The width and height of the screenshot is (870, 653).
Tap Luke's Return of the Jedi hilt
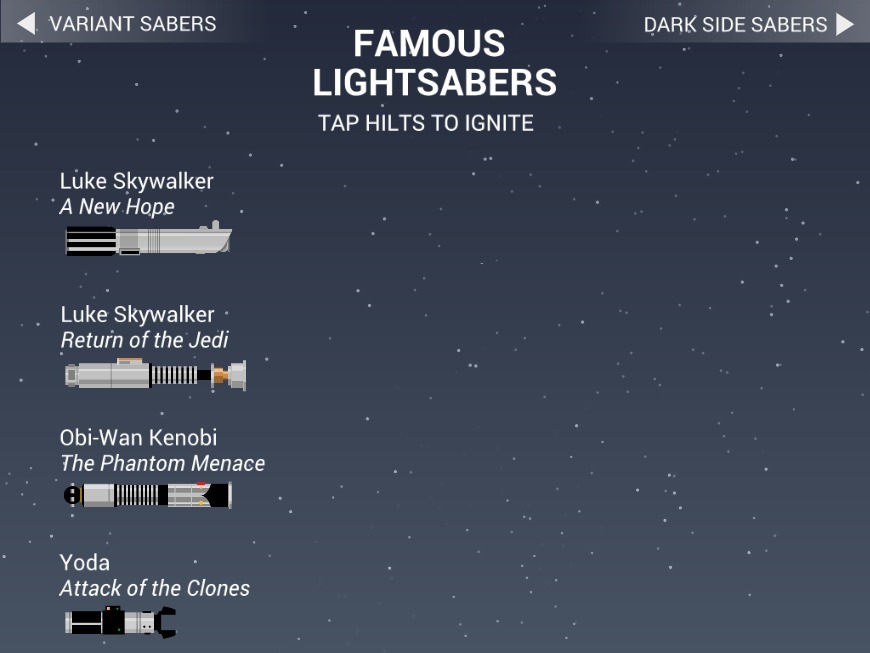coord(155,375)
